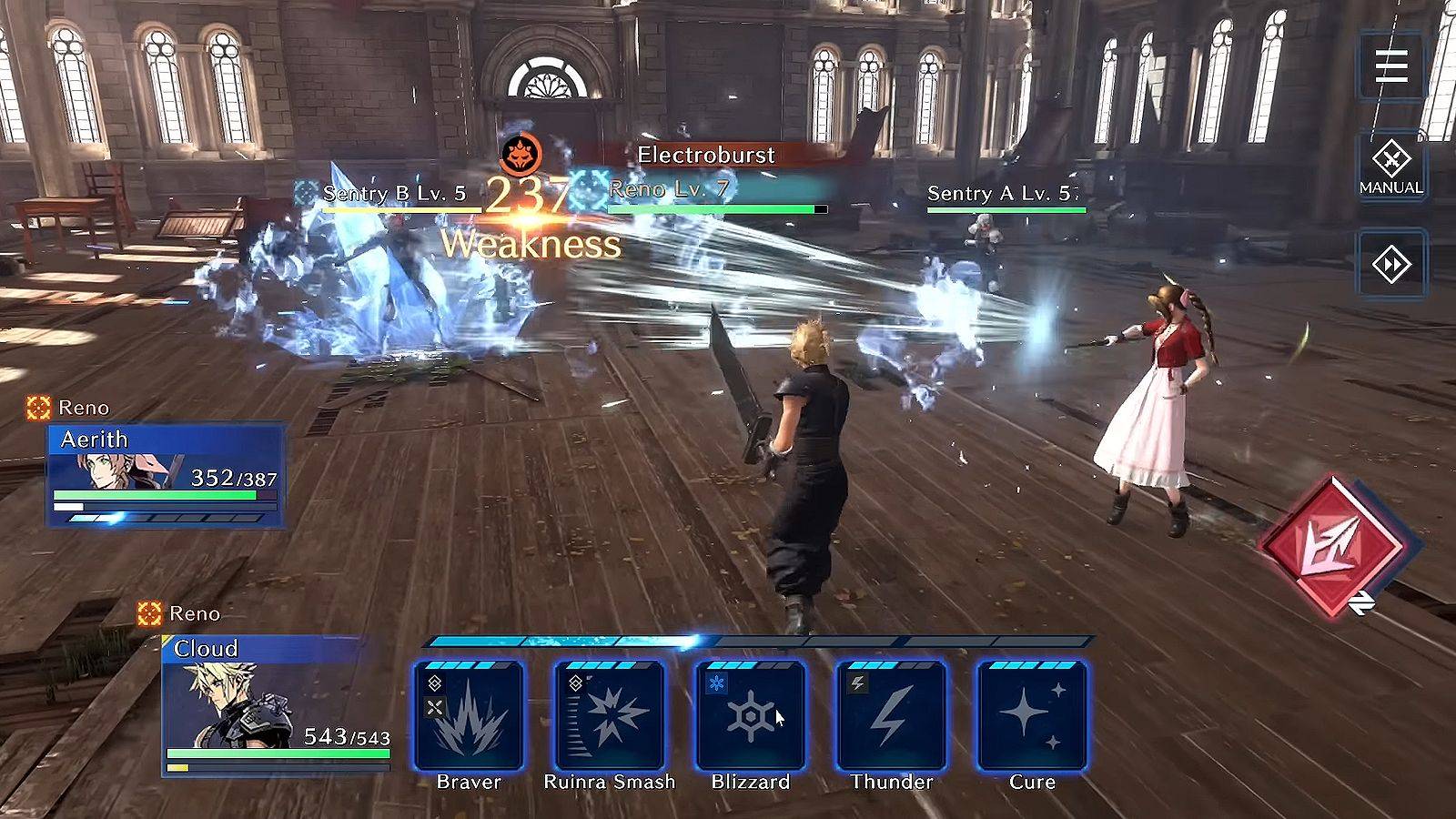Tap the Electroburst attack name banner
The image size is (1456, 819).
pyautogui.click(x=705, y=155)
